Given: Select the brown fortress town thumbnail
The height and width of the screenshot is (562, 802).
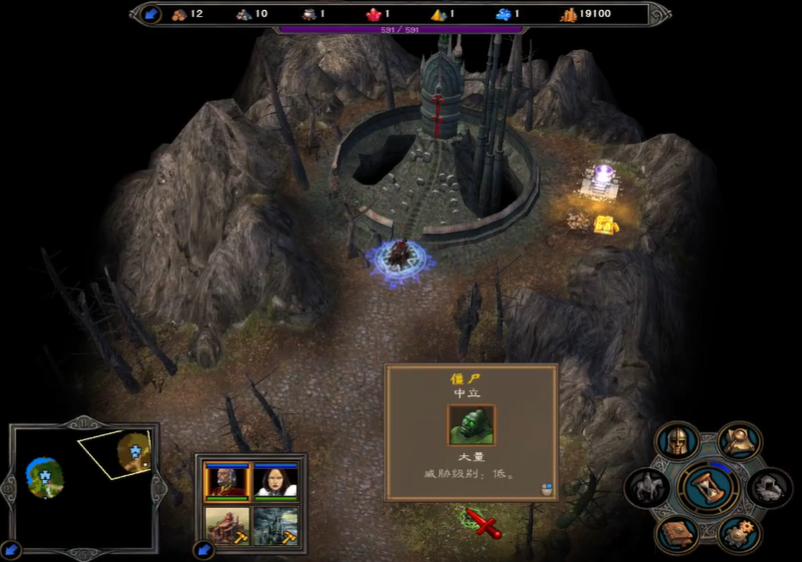Looking at the screenshot, I should pyautogui.click(x=226, y=525).
